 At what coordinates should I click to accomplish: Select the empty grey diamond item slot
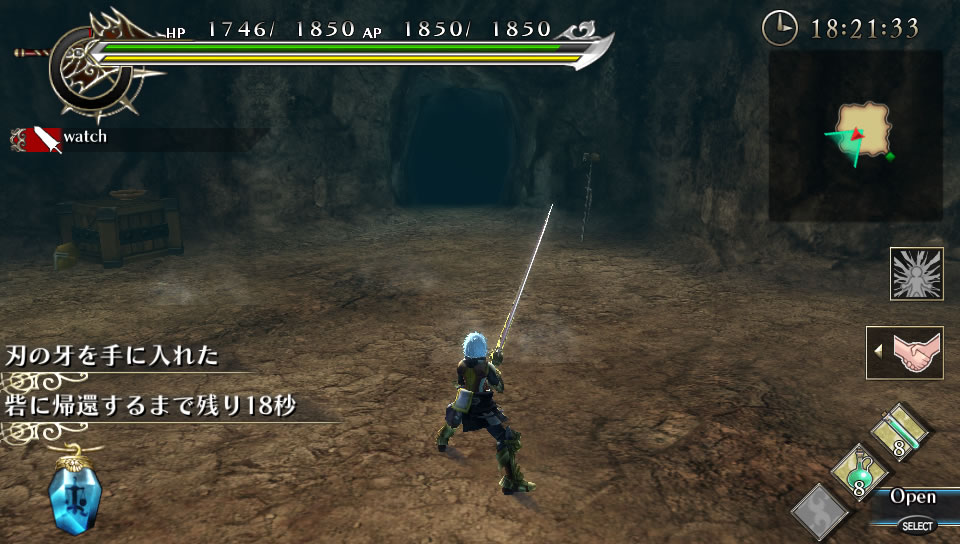[x=820, y=511]
